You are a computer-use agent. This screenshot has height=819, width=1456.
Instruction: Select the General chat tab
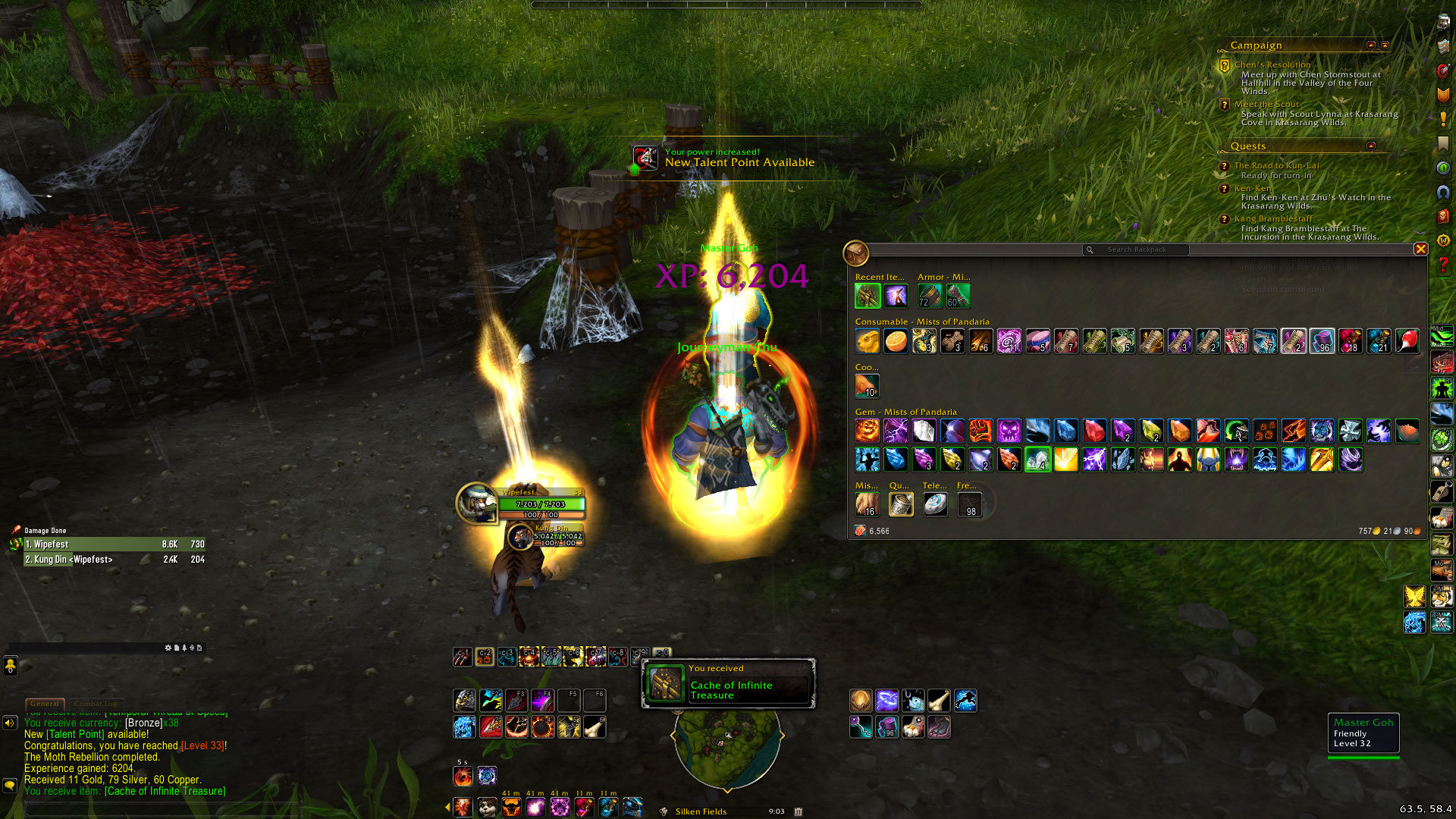[45, 704]
